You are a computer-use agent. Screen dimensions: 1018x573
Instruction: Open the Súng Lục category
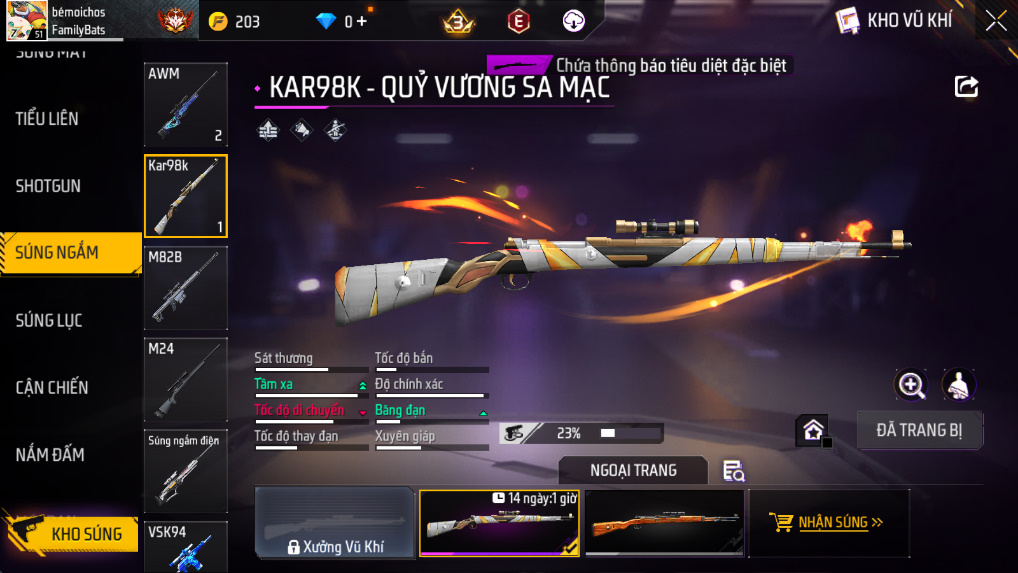click(49, 321)
